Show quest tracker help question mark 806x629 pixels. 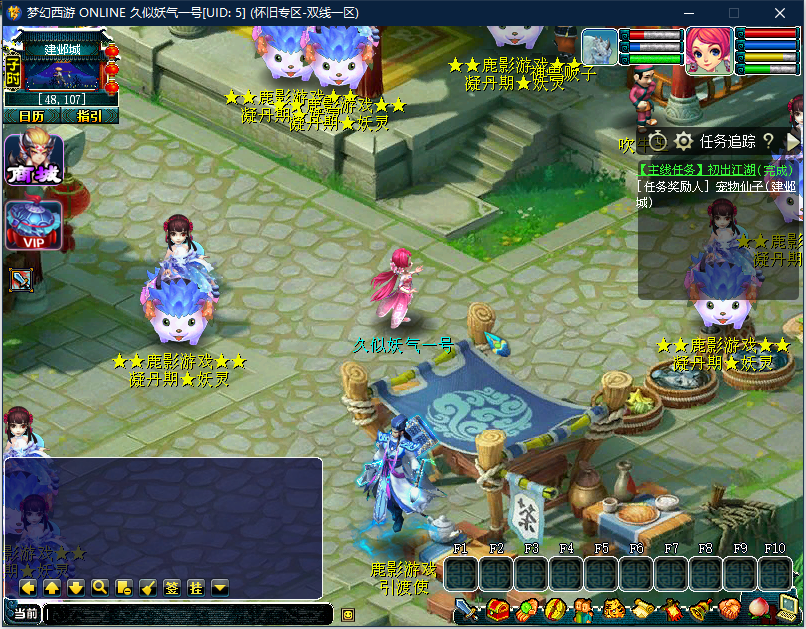(768, 141)
